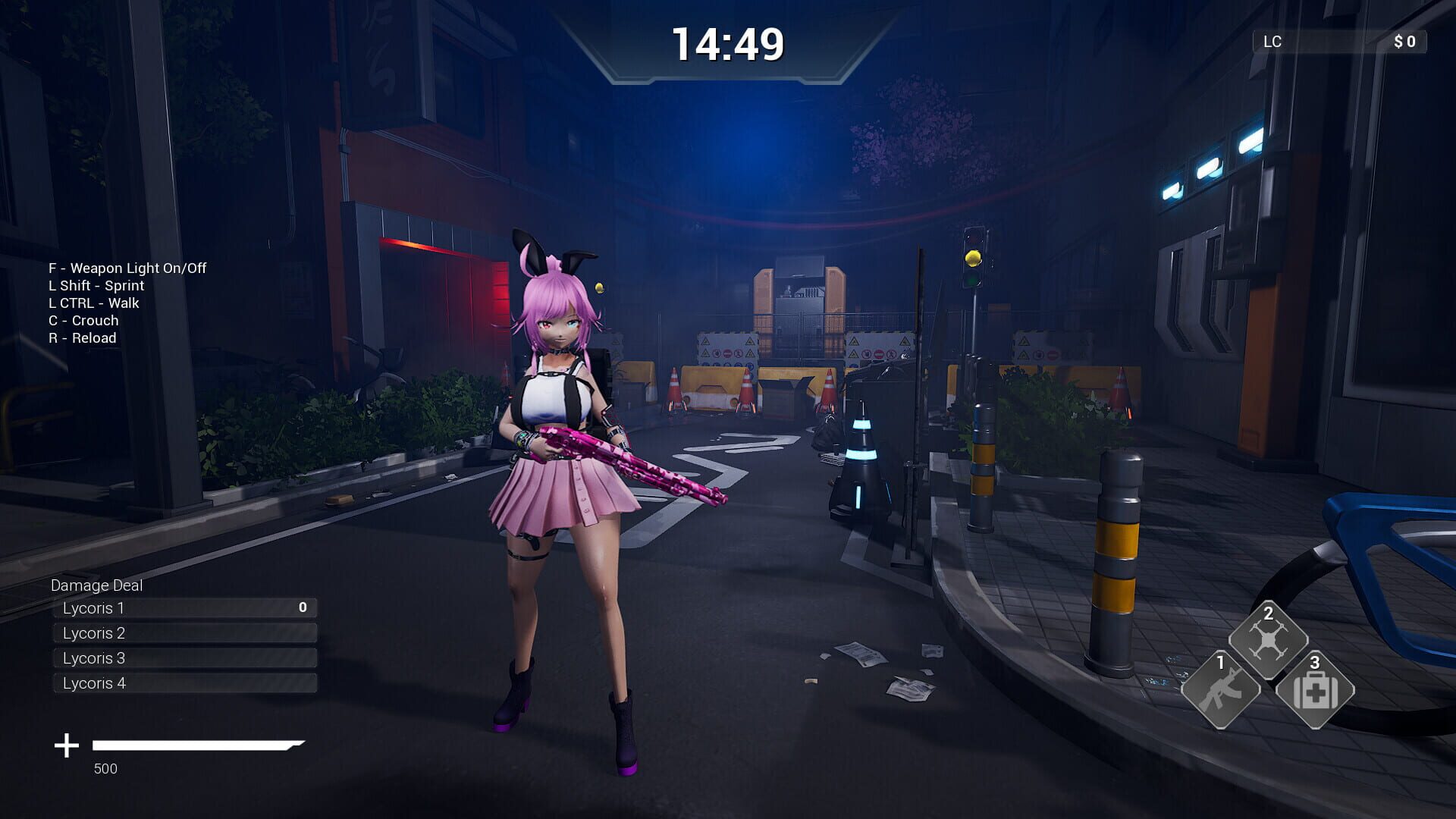Expand the Lycoris 2 damage entry
The height and width of the screenshot is (819, 1456).
point(184,632)
